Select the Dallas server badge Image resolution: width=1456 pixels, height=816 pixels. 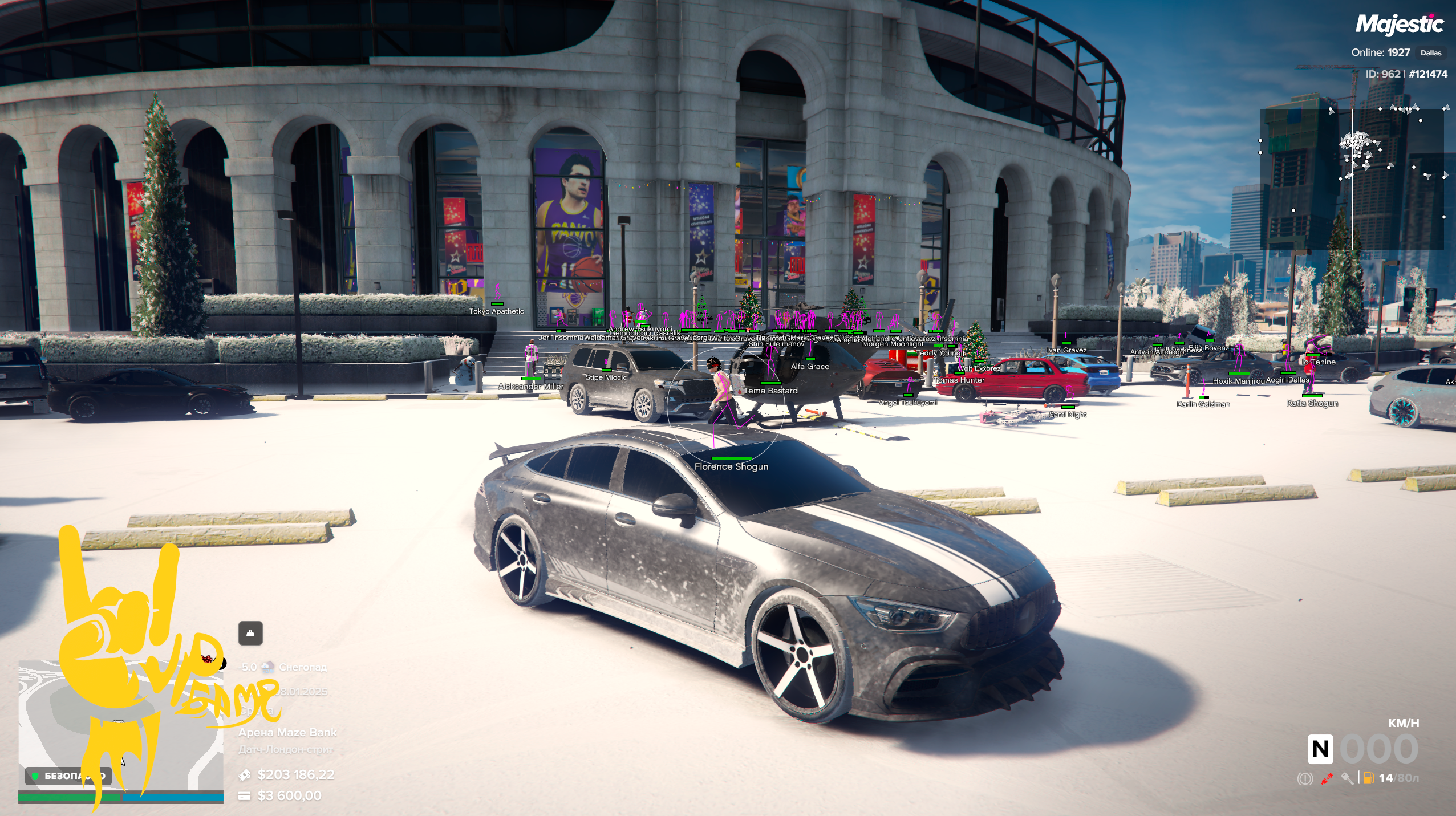click(x=1430, y=53)
